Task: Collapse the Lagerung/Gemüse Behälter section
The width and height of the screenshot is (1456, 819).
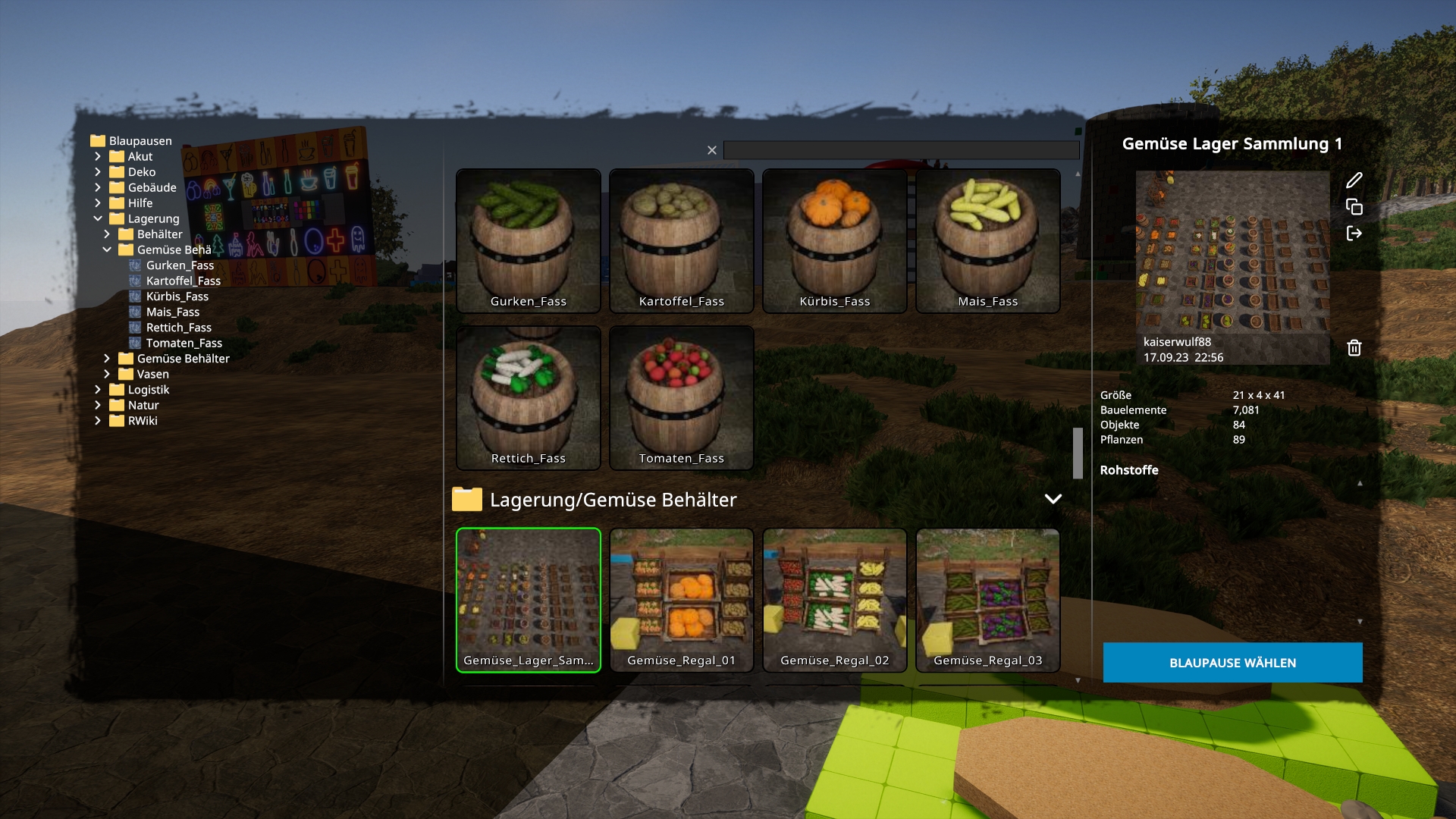Action: (1053, 499)
